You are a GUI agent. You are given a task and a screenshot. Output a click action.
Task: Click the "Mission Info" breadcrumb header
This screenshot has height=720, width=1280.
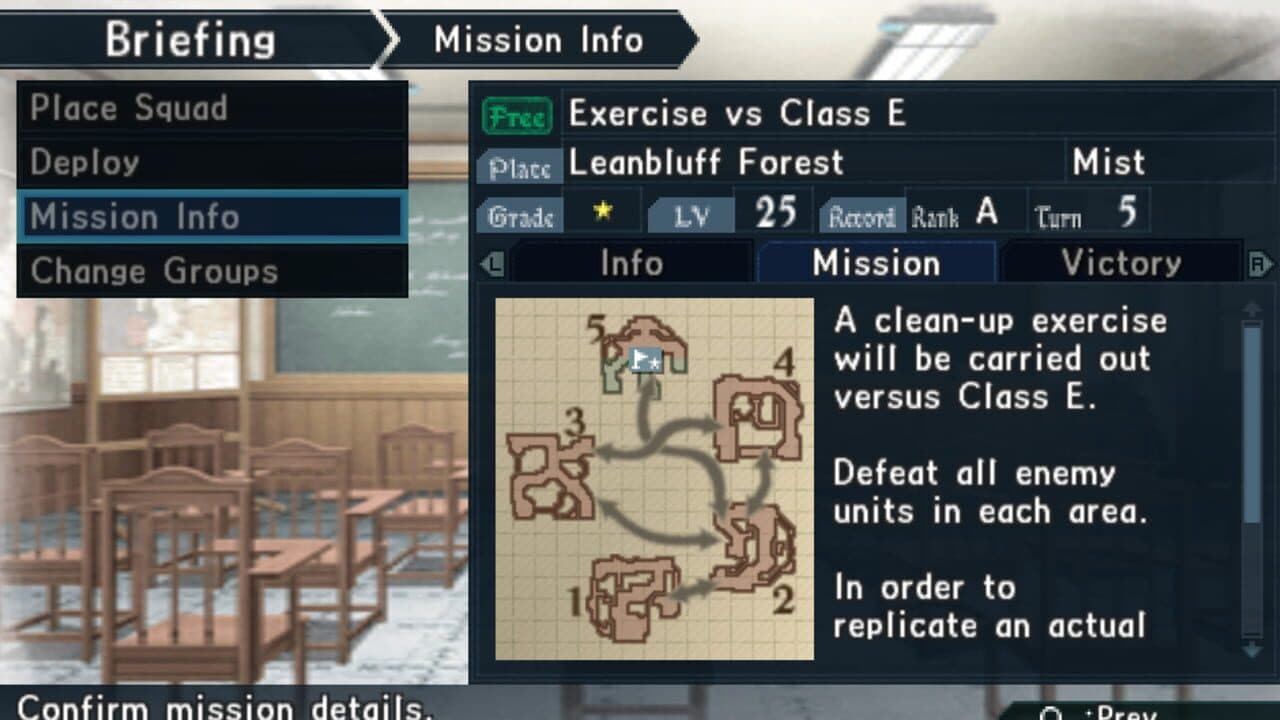point(538,39)
